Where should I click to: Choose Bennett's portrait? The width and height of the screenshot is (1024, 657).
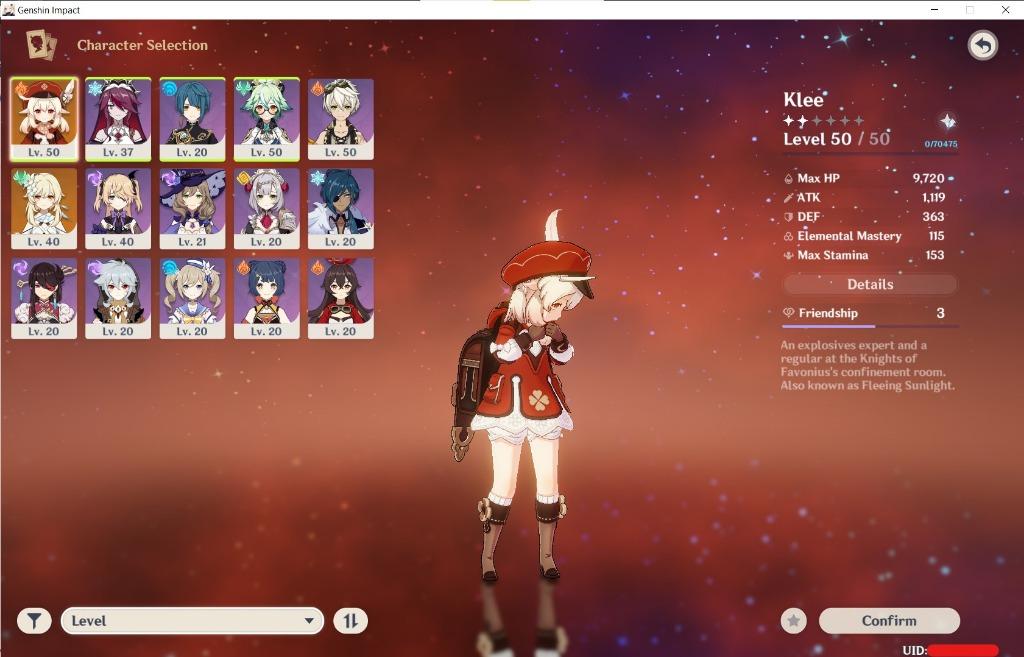click(341, 119)
